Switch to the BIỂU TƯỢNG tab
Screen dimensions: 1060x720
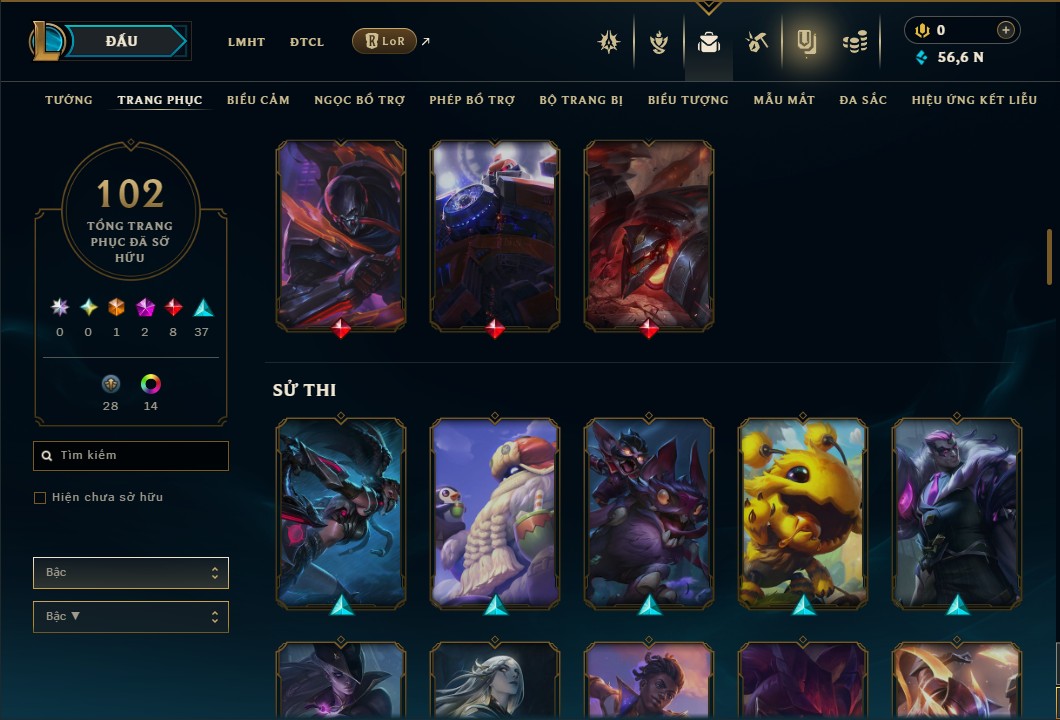688,100
